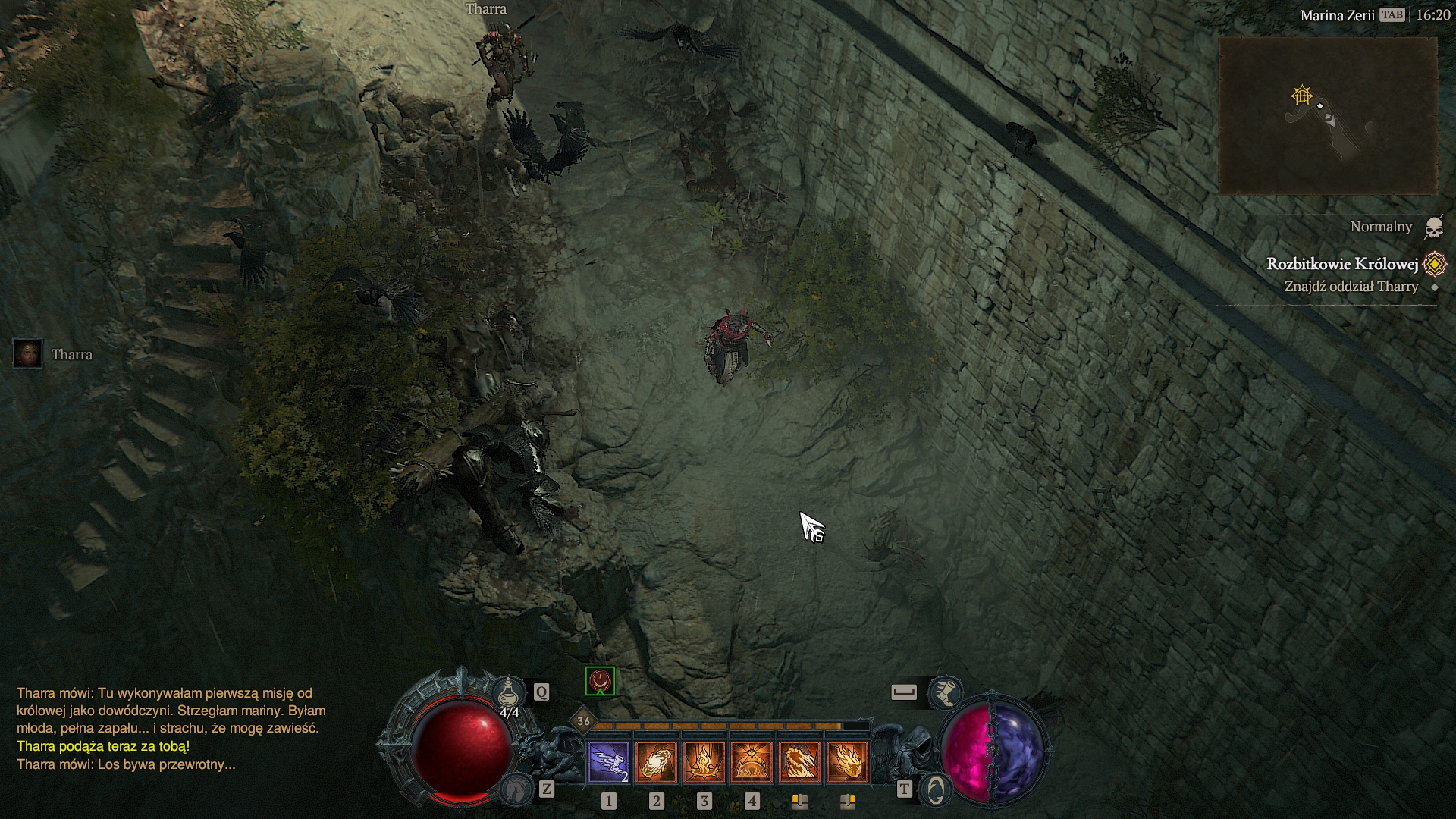Open the minimap
Screen dimensions: 1456x819
point(1328,115)
